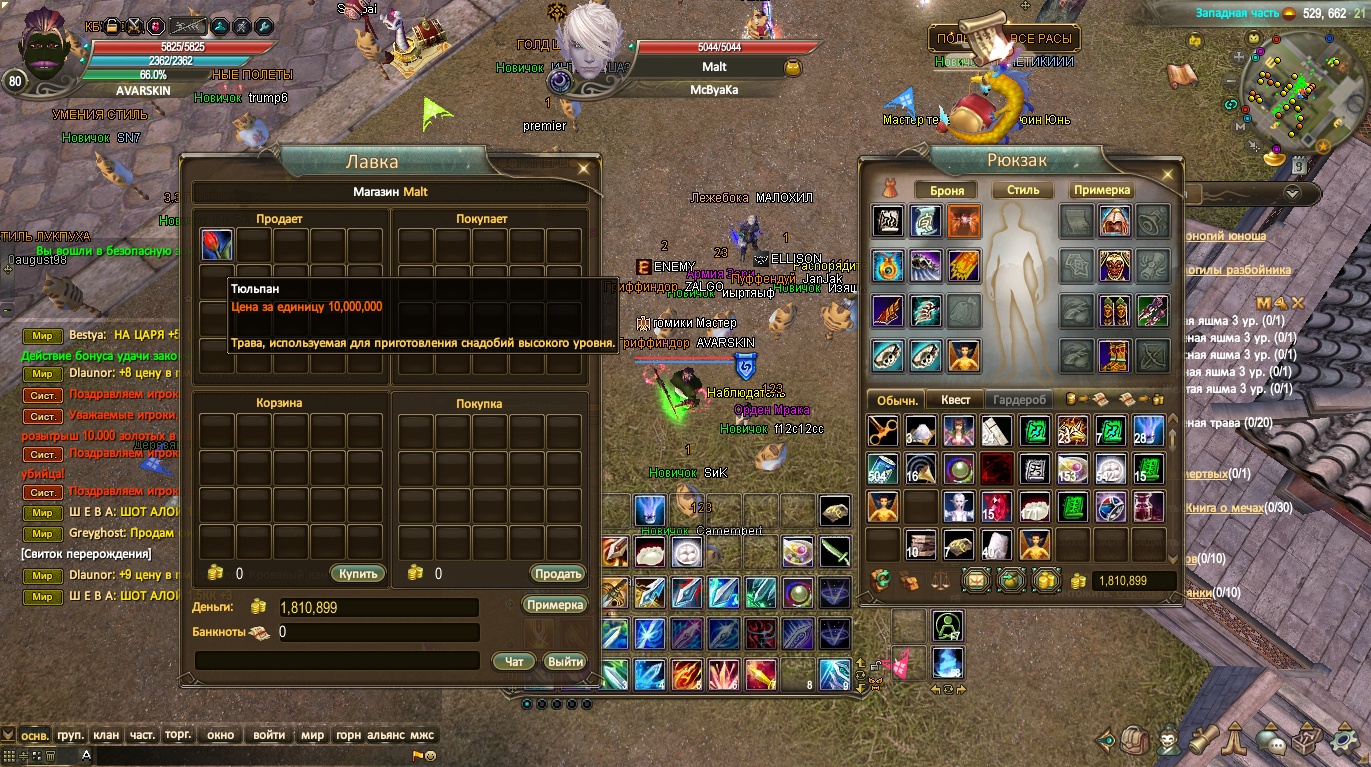Open Примерка fitting from the shop window
Viewport: 1371px width, 767px height.
554,605
